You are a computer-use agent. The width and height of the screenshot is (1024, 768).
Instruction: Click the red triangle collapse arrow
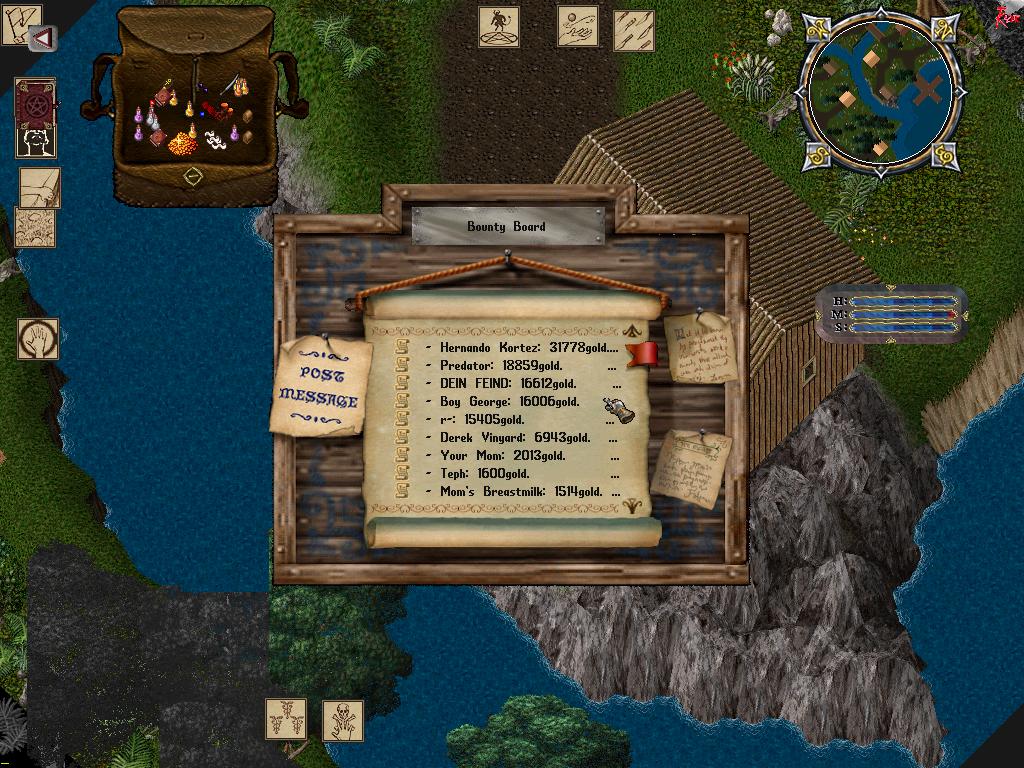point(42,38)
